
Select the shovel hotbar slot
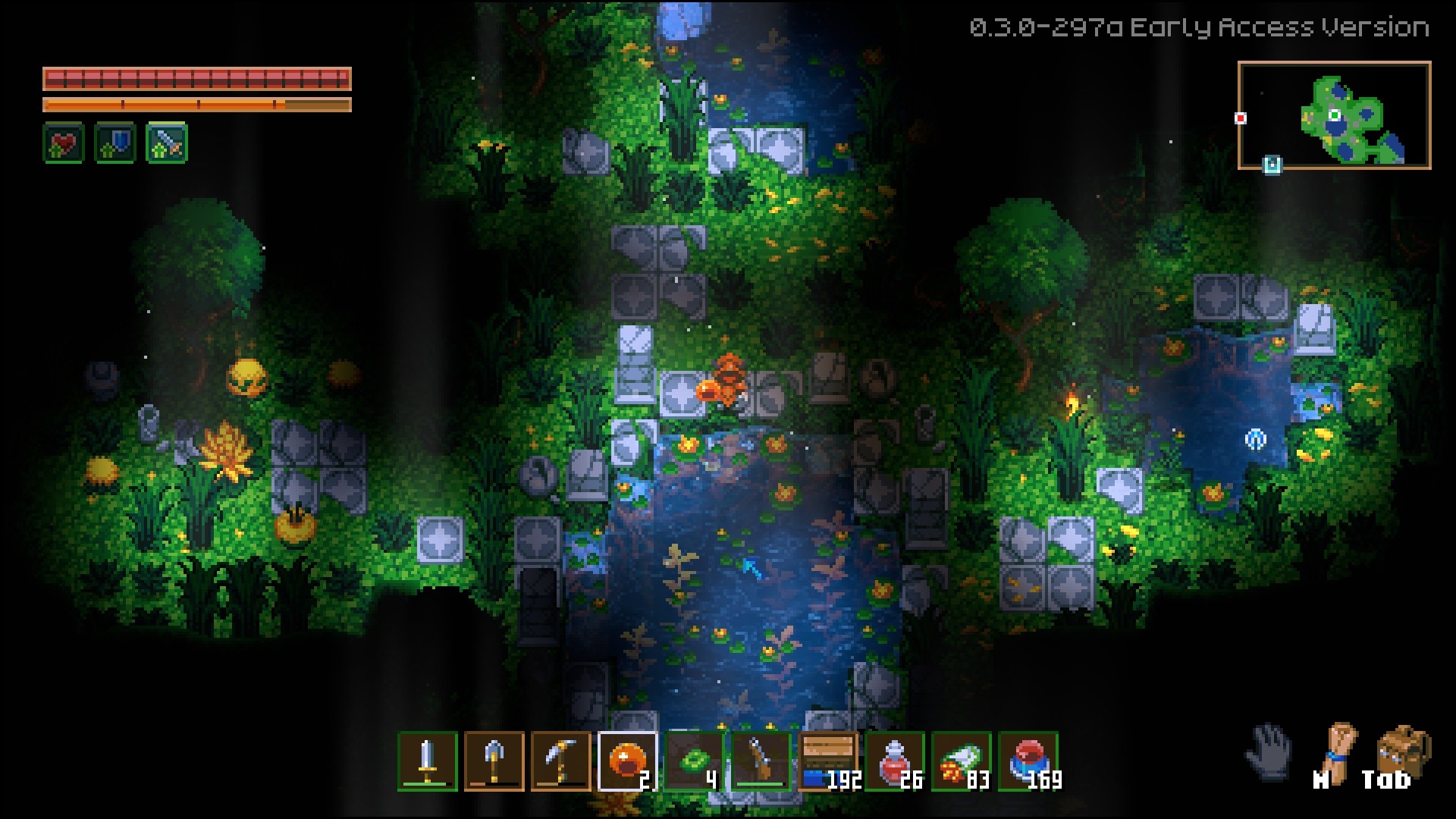click(494, 761)
